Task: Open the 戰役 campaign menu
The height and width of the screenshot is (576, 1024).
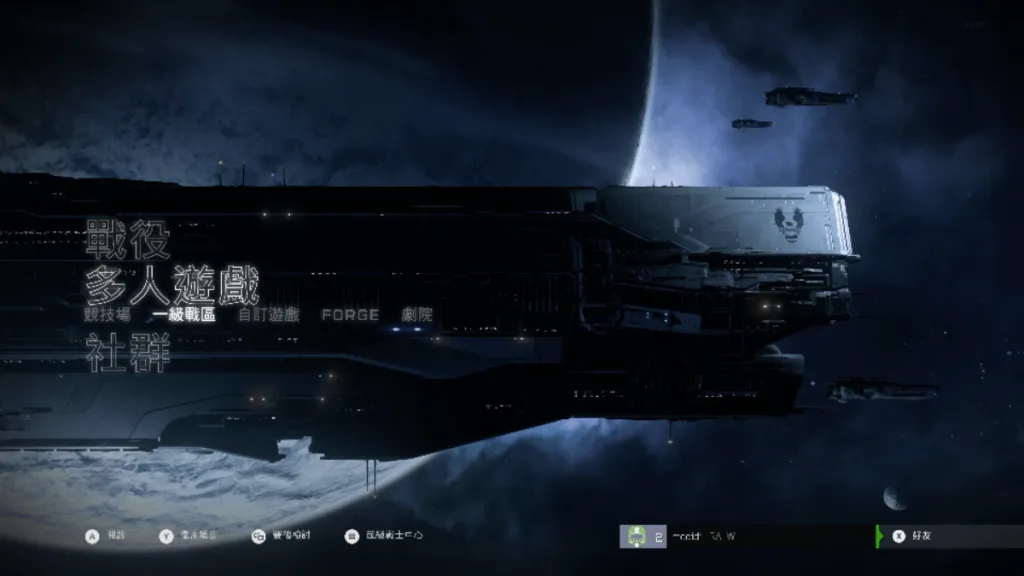Action: click(127, 242)
